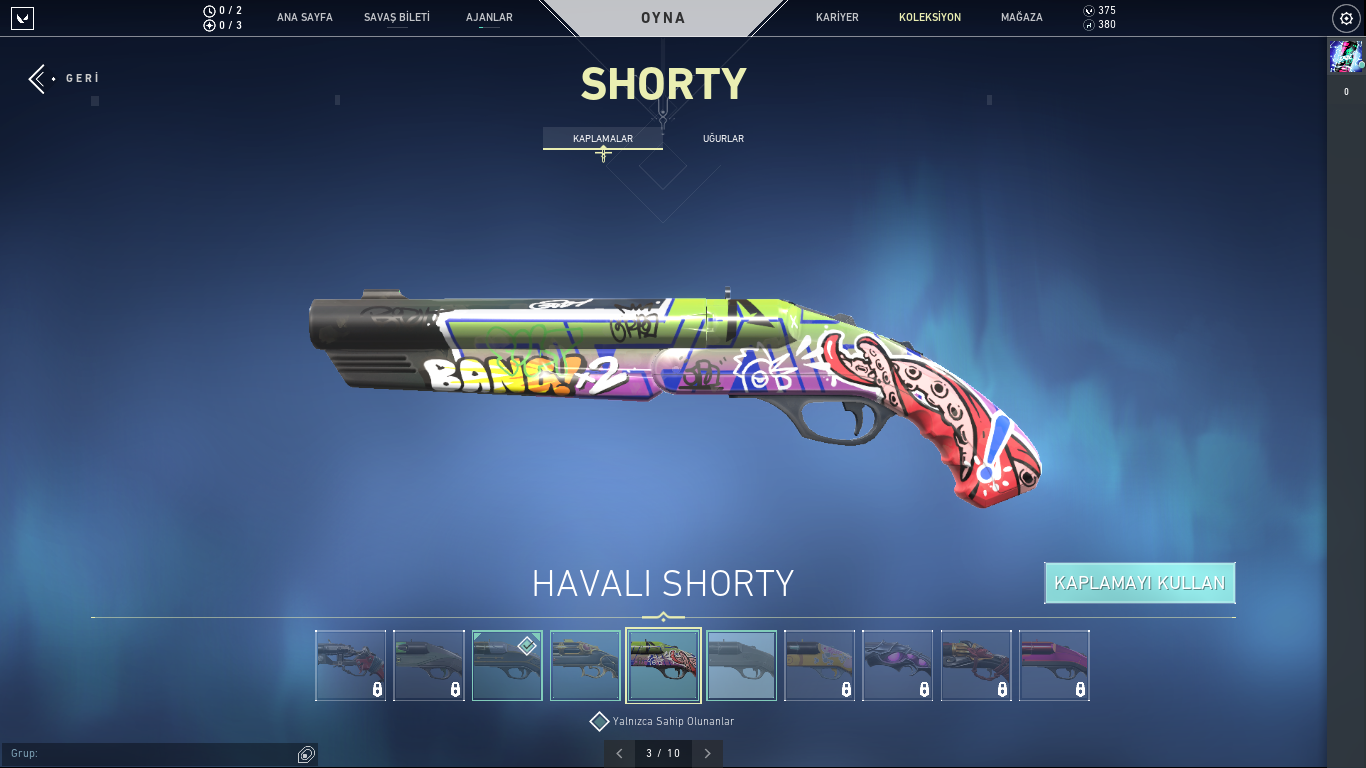Open the Ana Sayfa menu
Viewport: 1366px width, 768px height.
click(x=304, y=18)
